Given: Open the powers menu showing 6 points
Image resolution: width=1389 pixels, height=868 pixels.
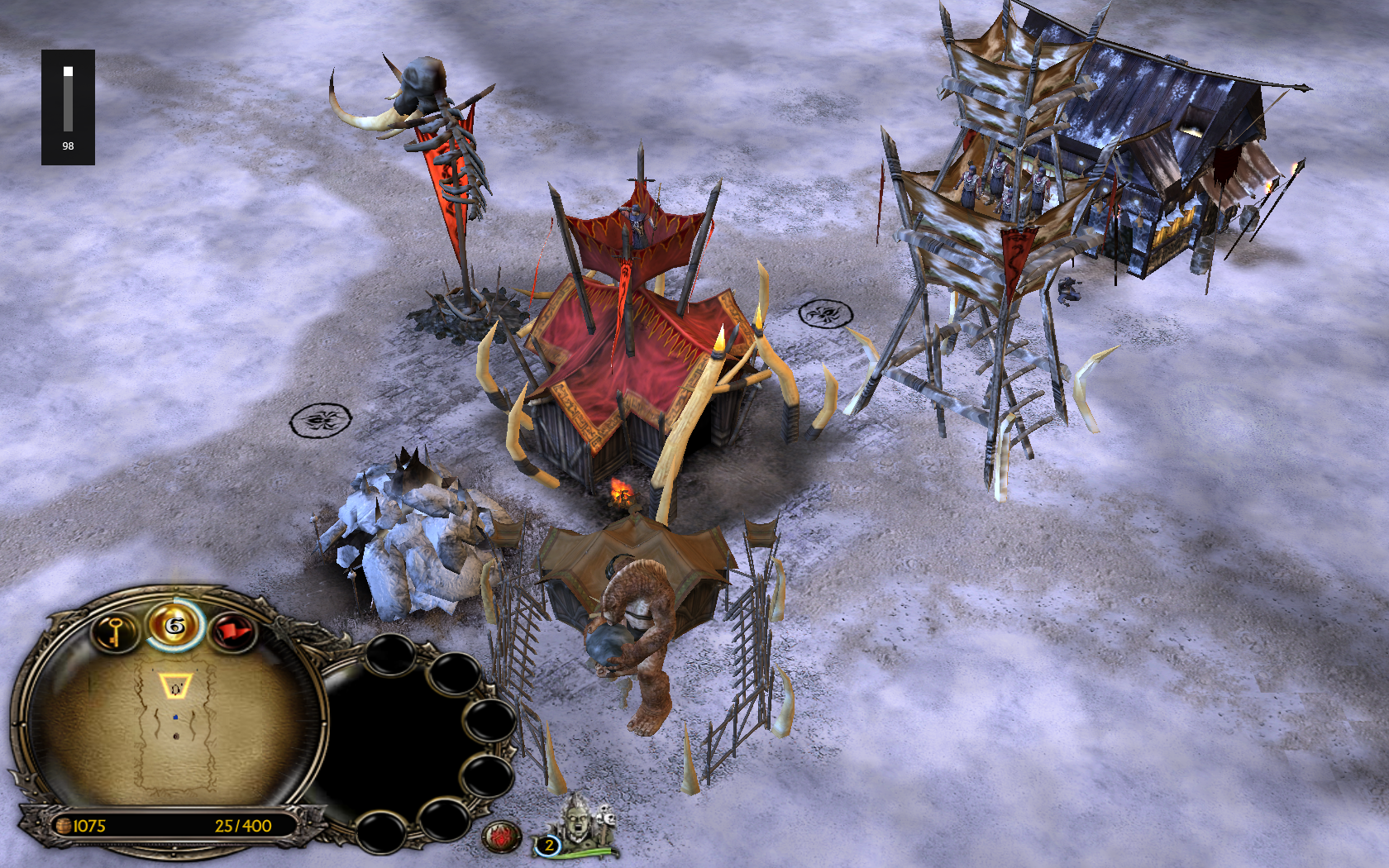Looking at the screenshot, I should (x=174, y=627).
